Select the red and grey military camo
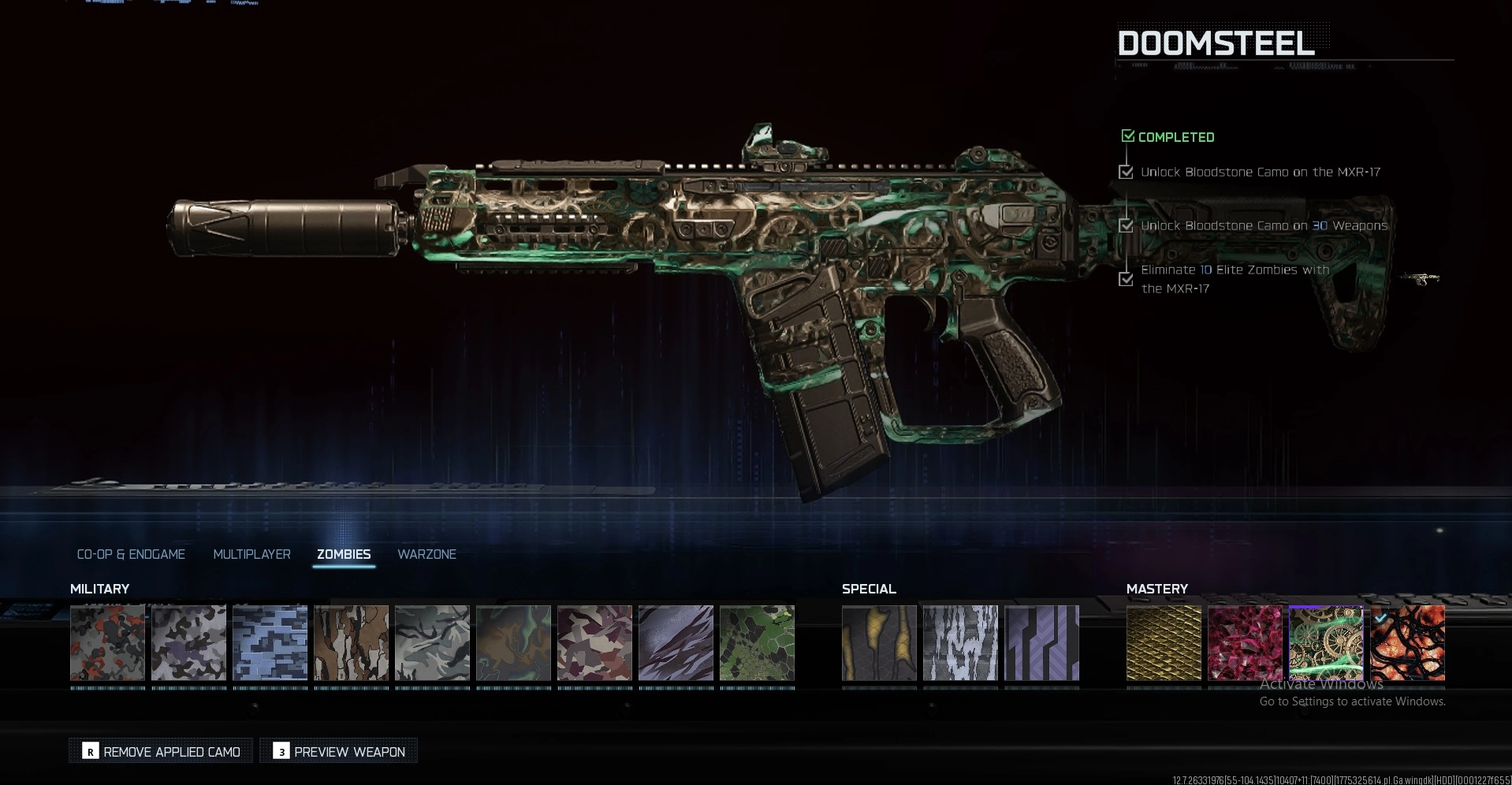The width and height of the screenshot is (1512, 785). 107,642
